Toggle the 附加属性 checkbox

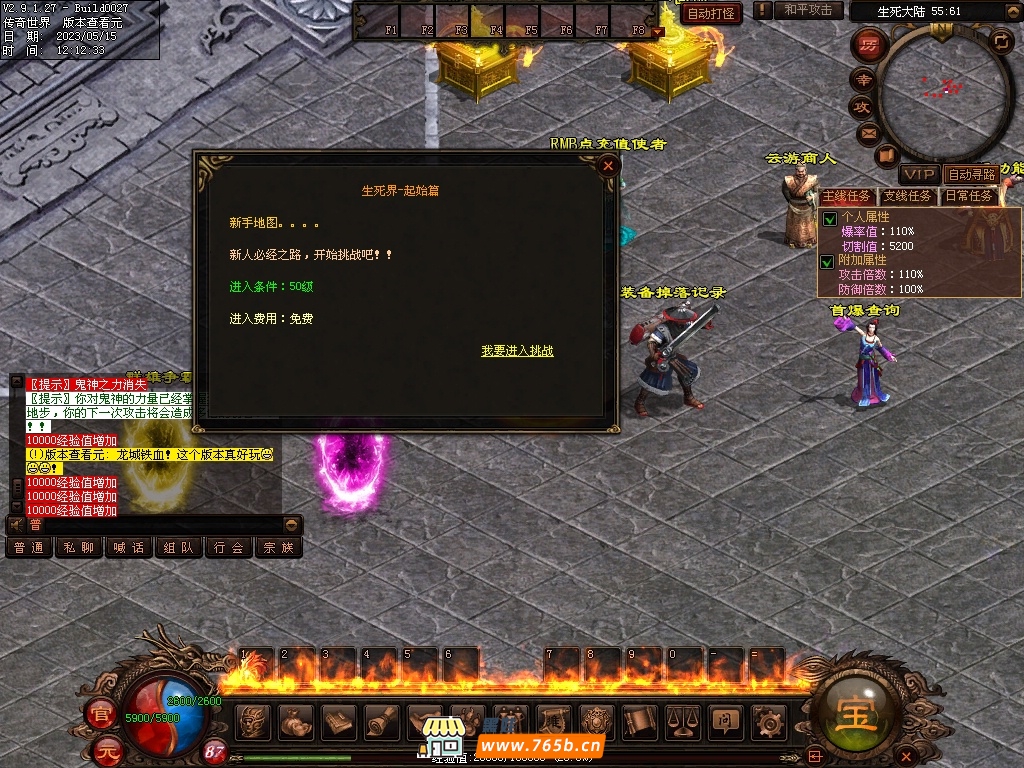[829, 262]
